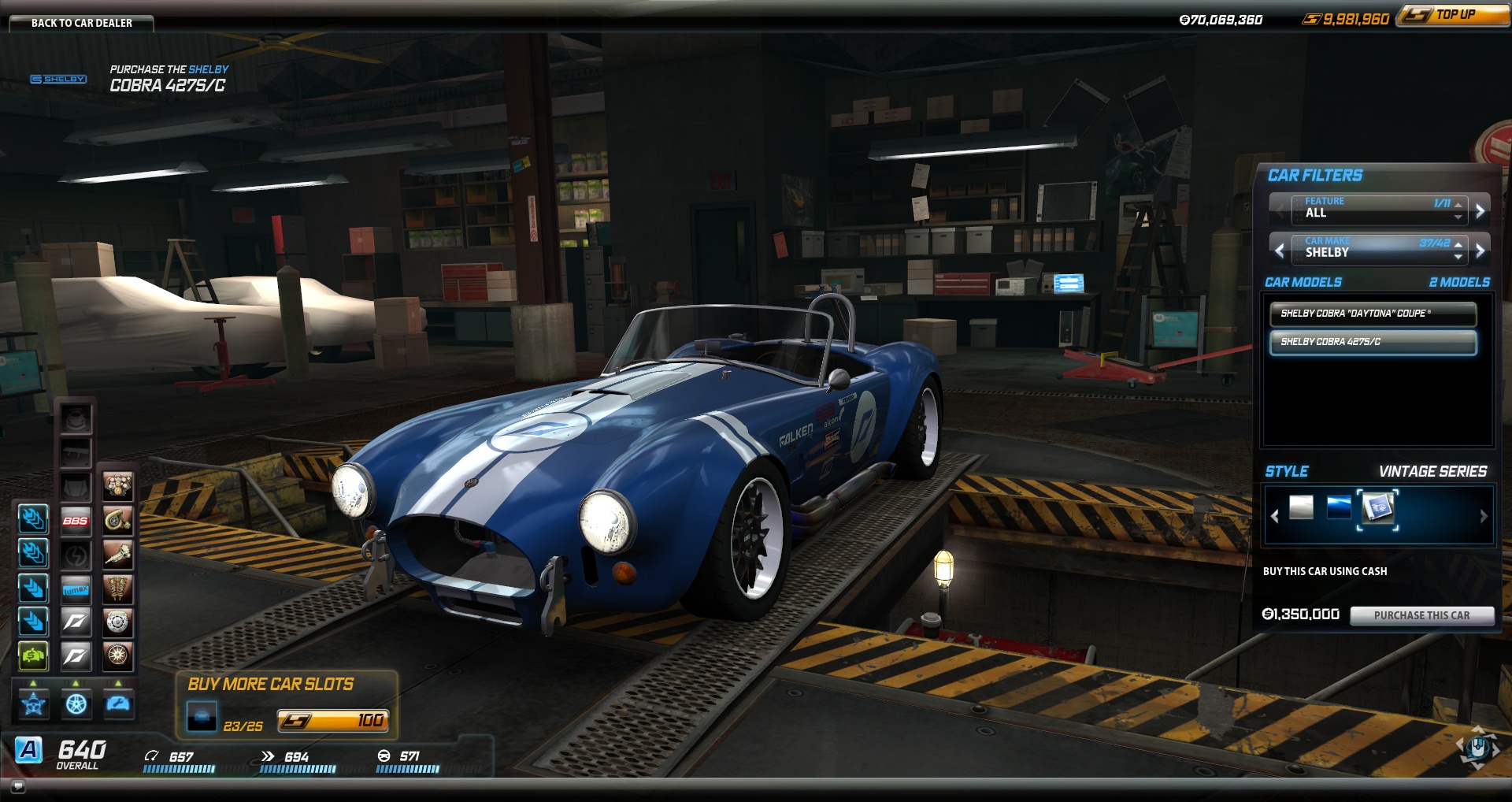1512x802 pixels.
Task: Open the Top Up boost purchase
Action: (1453, 15)
